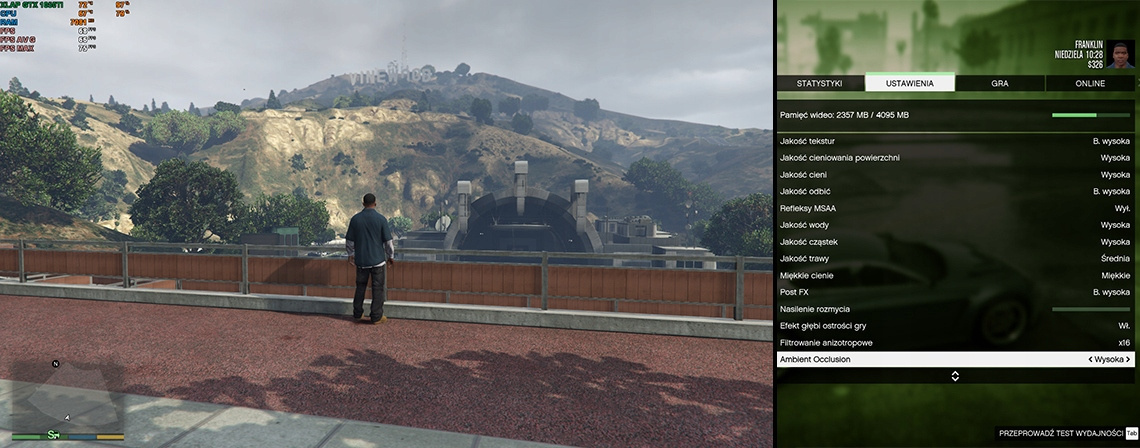Open the Ustawienia tab
1140x448 pixels.
[909, 84]
